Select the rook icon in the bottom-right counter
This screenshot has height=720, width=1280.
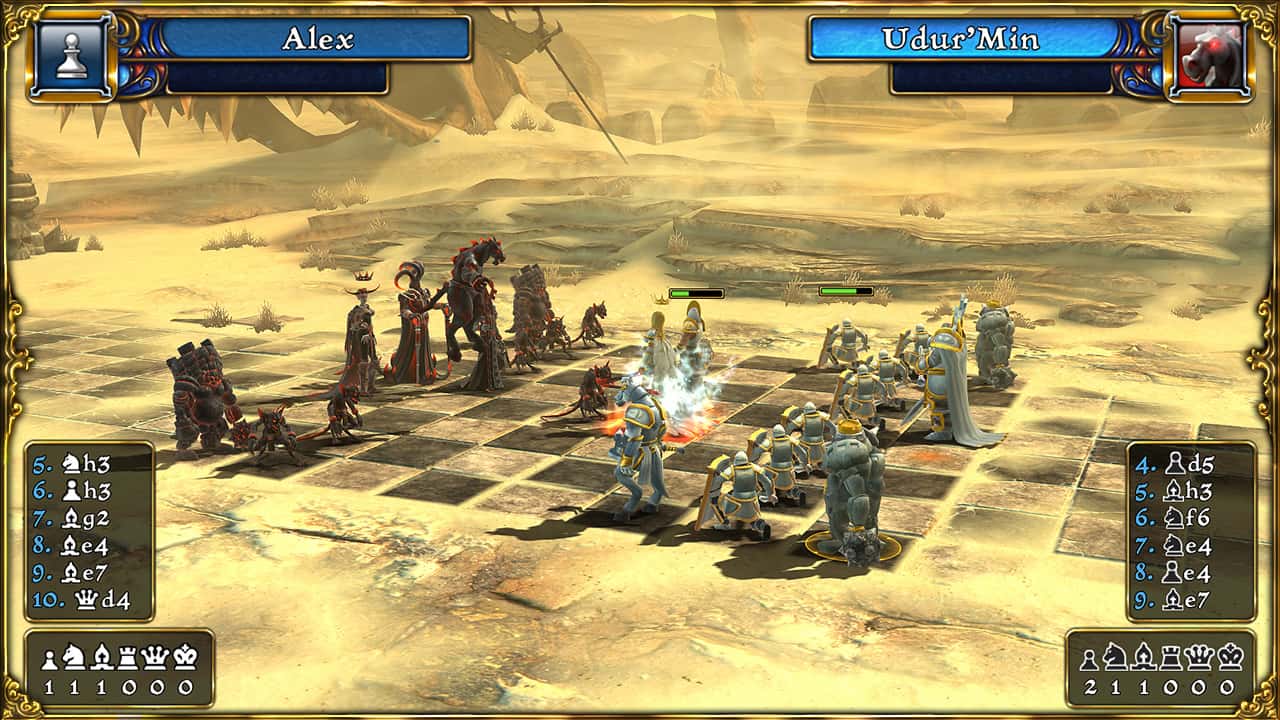pos(1170,657)
